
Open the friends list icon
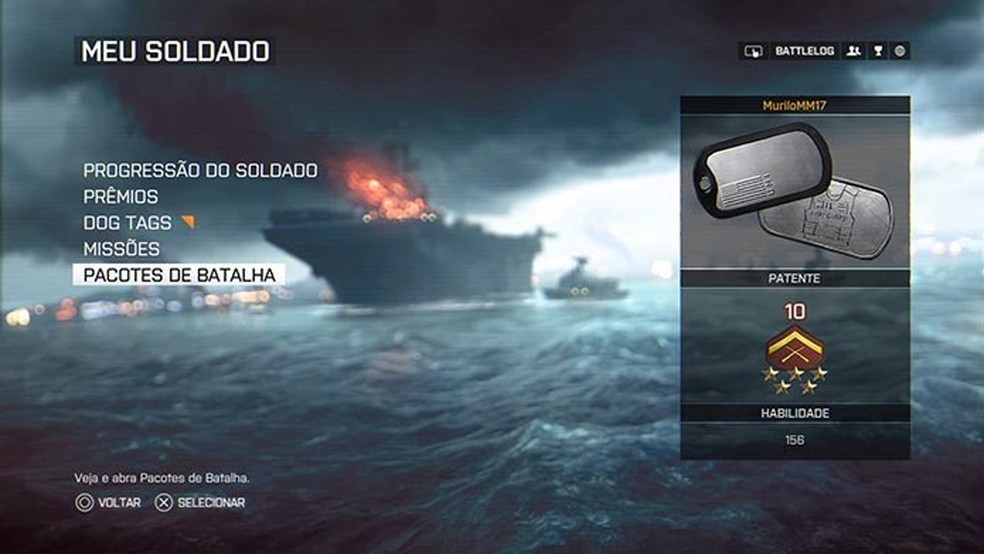tap(854, 51)
